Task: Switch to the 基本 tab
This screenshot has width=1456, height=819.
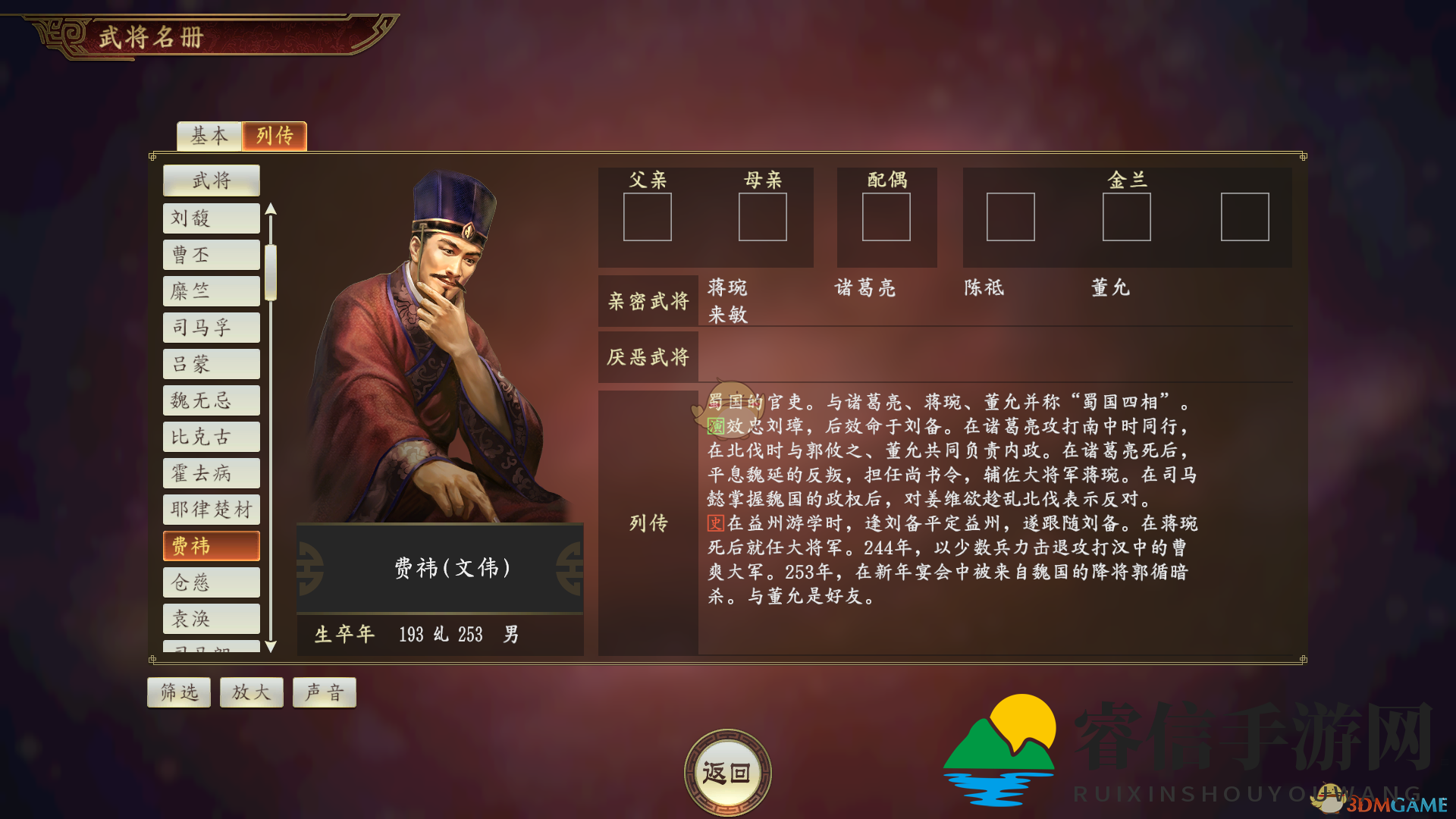Action: click(x=209, y=136)
